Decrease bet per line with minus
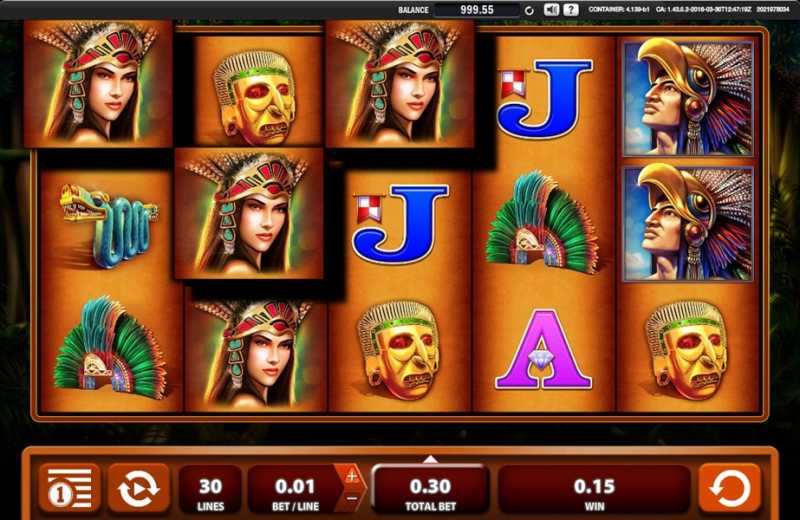This screenshot has width=800, height=520. tap(352, 498)
